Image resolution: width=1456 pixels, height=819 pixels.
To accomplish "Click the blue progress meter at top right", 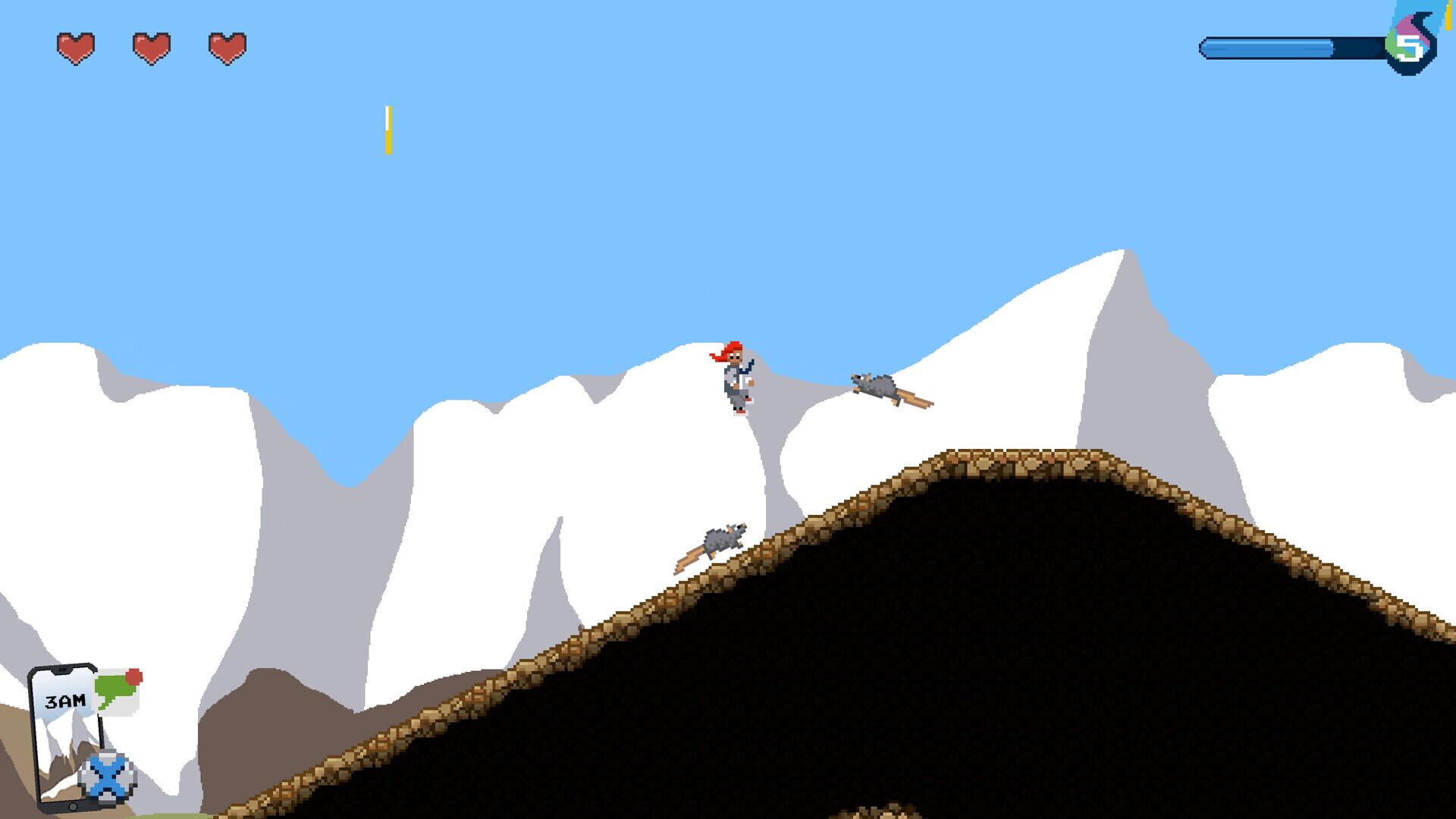I will coord(1289,47).
